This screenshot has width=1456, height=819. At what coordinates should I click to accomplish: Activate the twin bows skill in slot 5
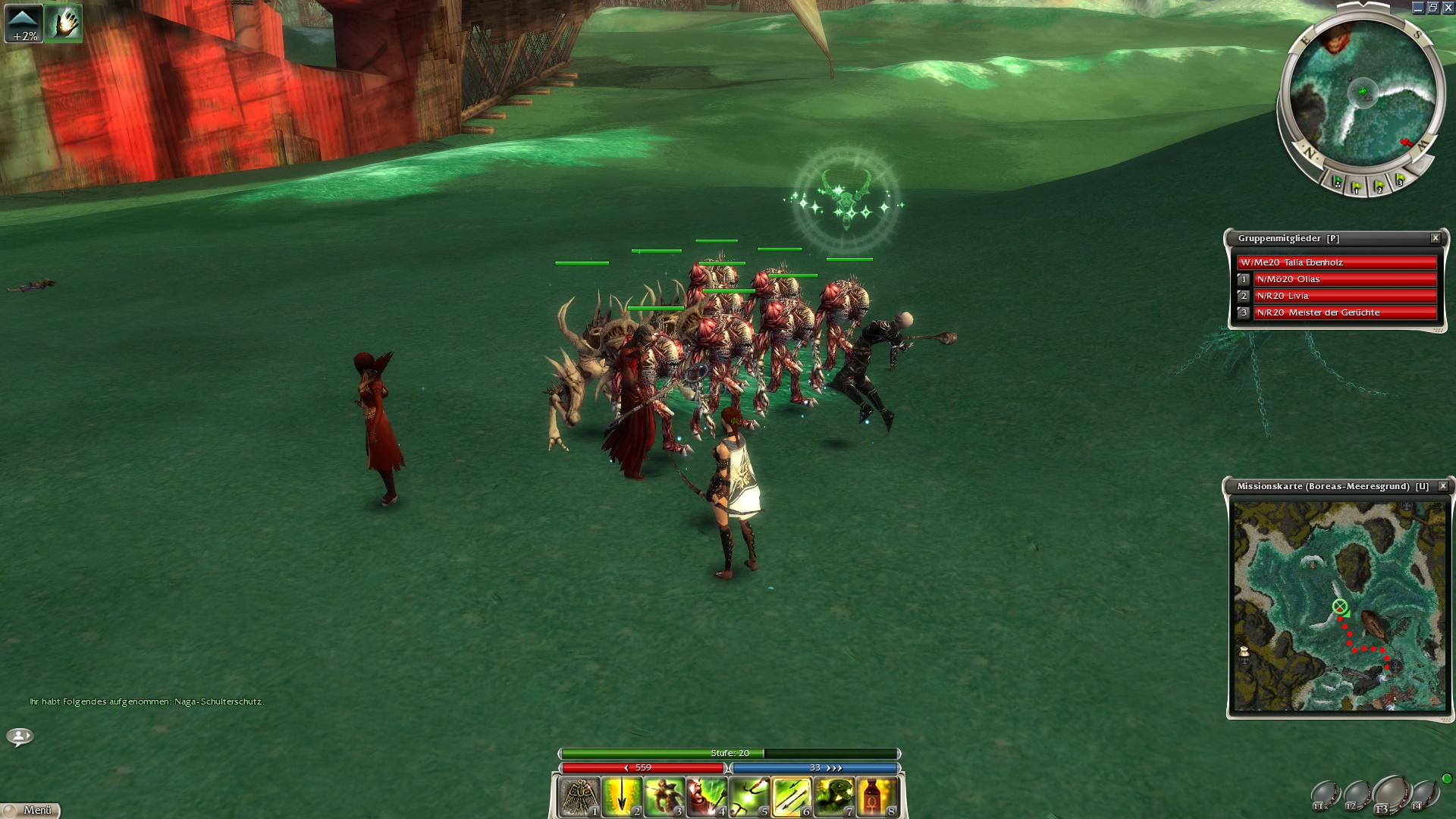pos(749,797)
